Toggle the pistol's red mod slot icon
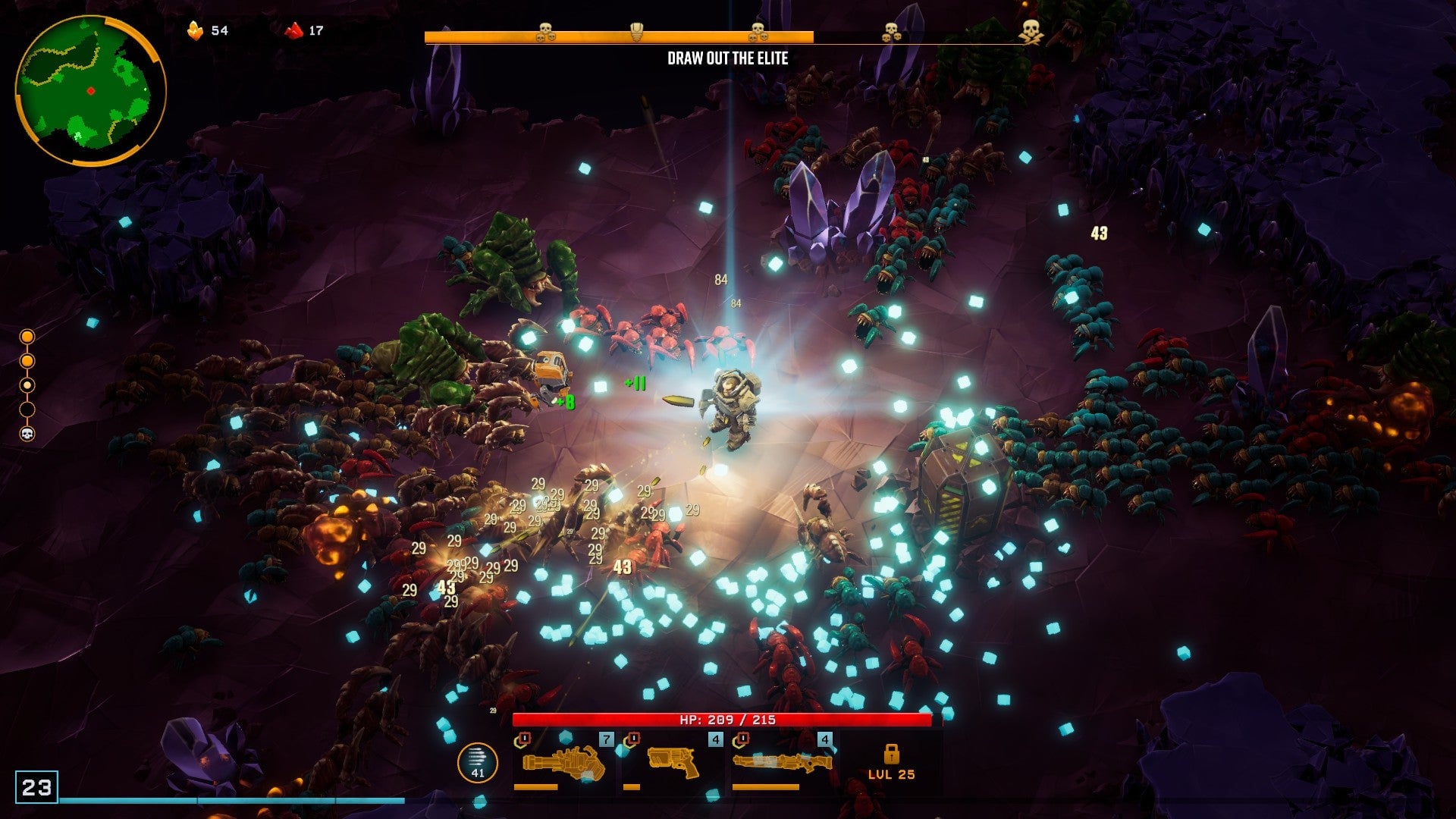The width and height of the screenshot is (1456, 819). [x=632, y=738]
